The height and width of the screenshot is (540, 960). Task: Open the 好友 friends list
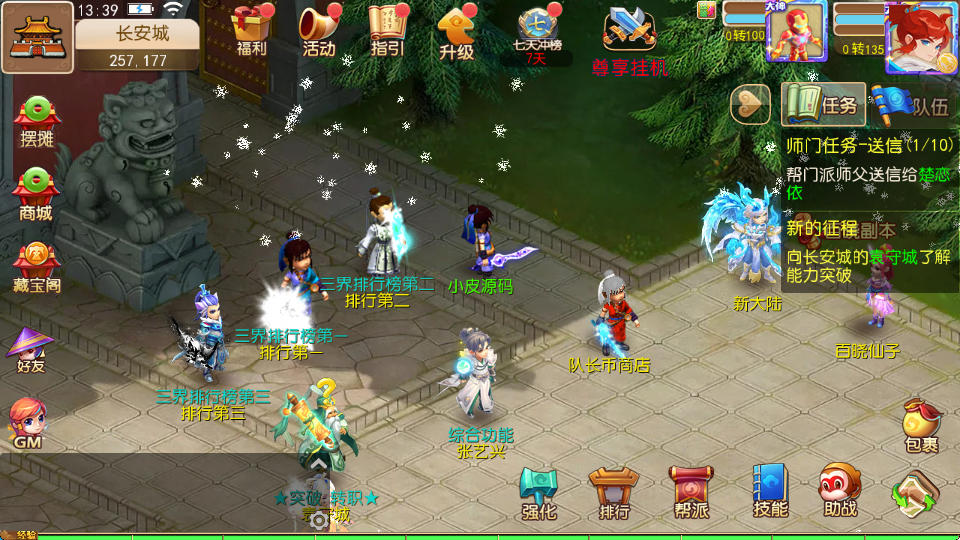coord(30,349)
